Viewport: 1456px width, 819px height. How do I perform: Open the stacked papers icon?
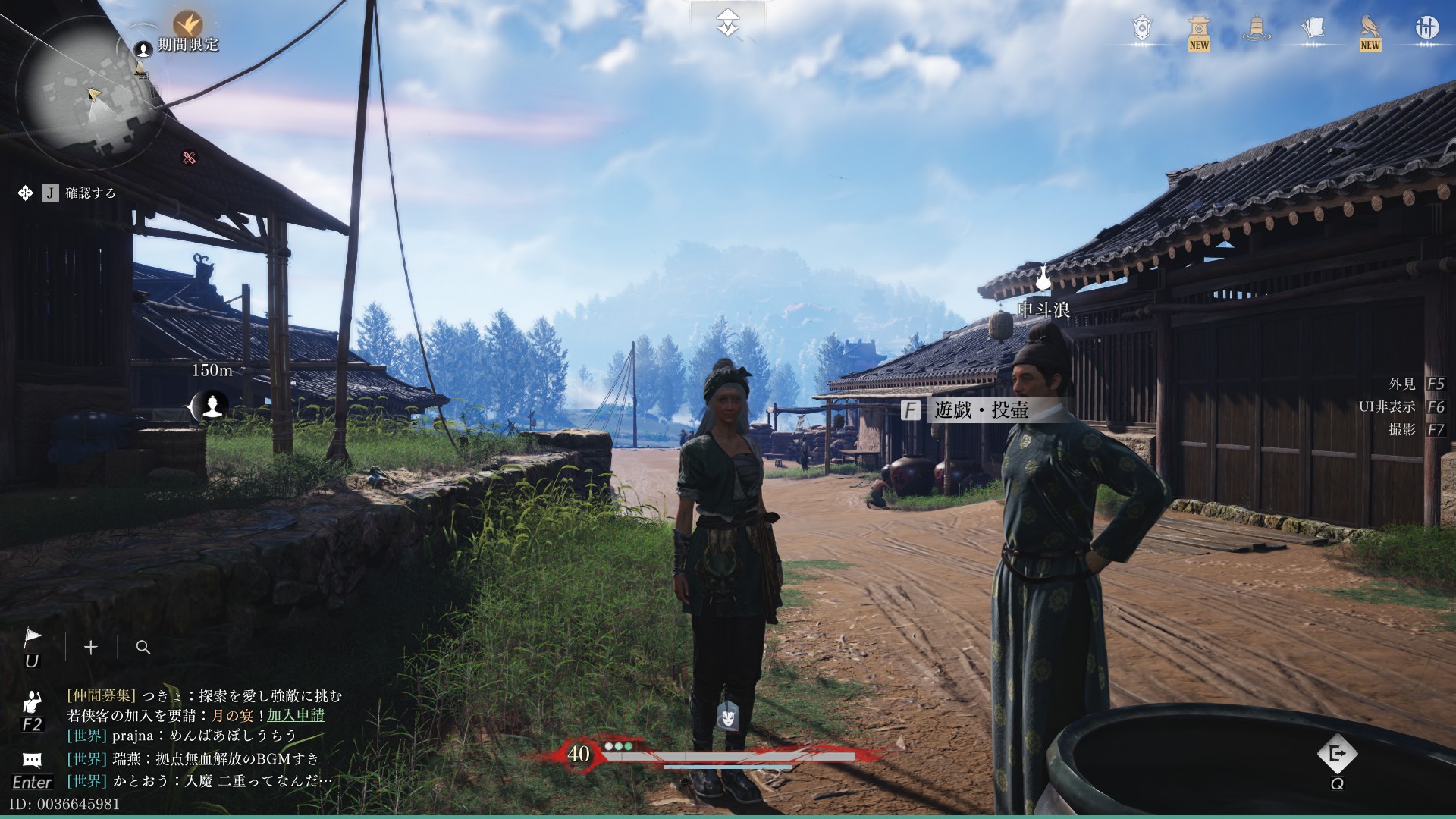[x=1313, y=29]
